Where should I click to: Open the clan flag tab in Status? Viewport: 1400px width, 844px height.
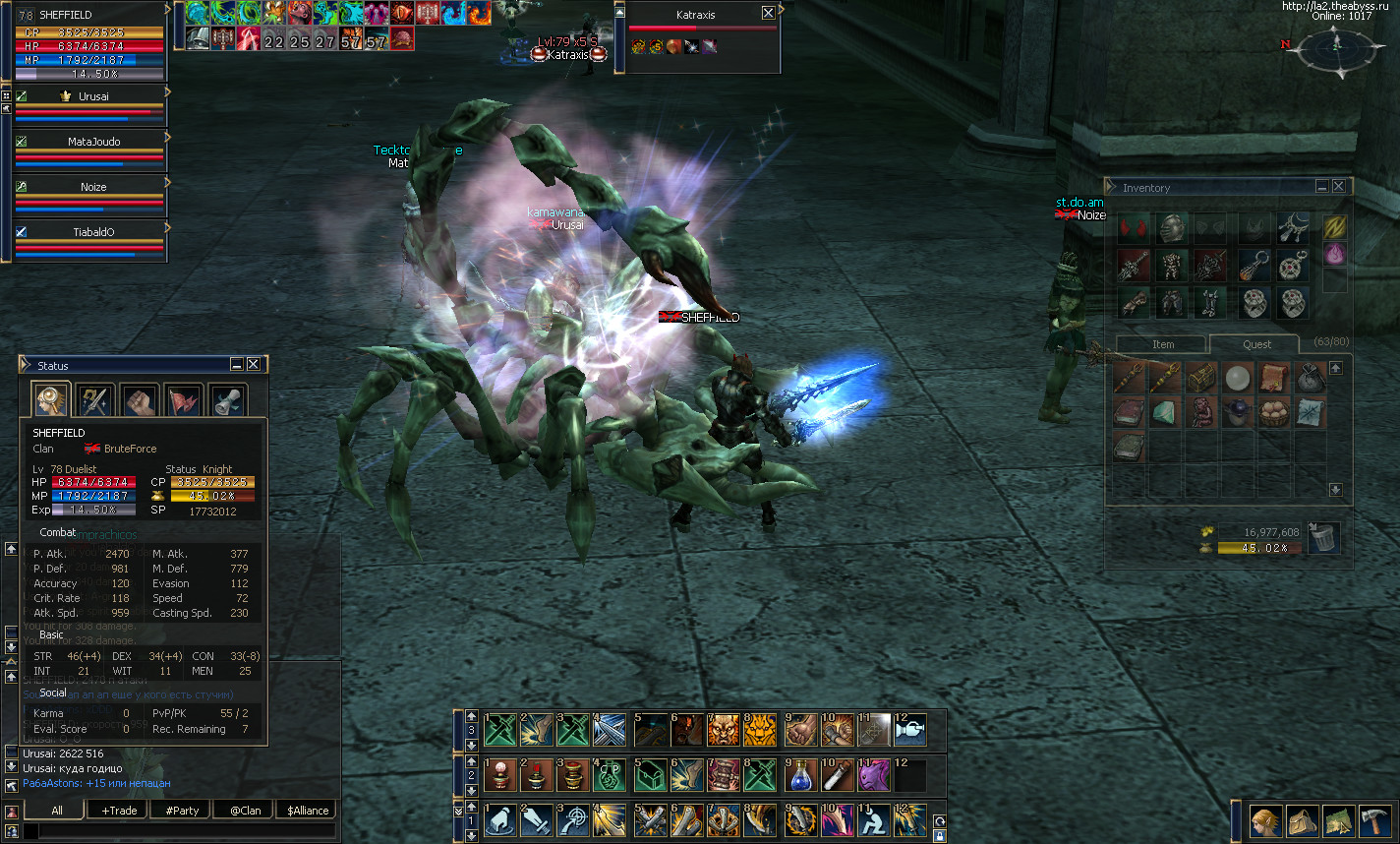(x=183, y=400)
